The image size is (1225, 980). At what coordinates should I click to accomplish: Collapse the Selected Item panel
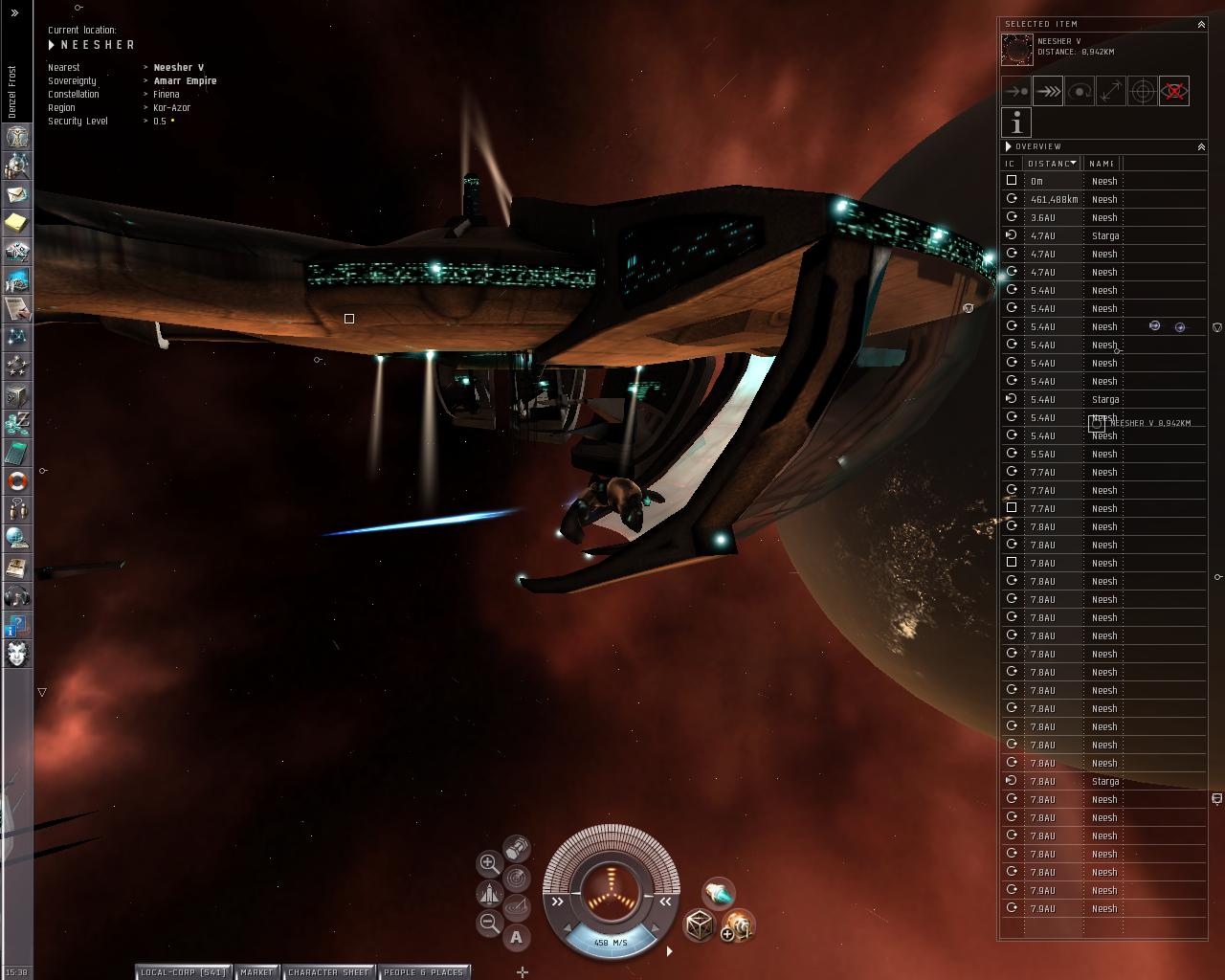click(1201, 24)
